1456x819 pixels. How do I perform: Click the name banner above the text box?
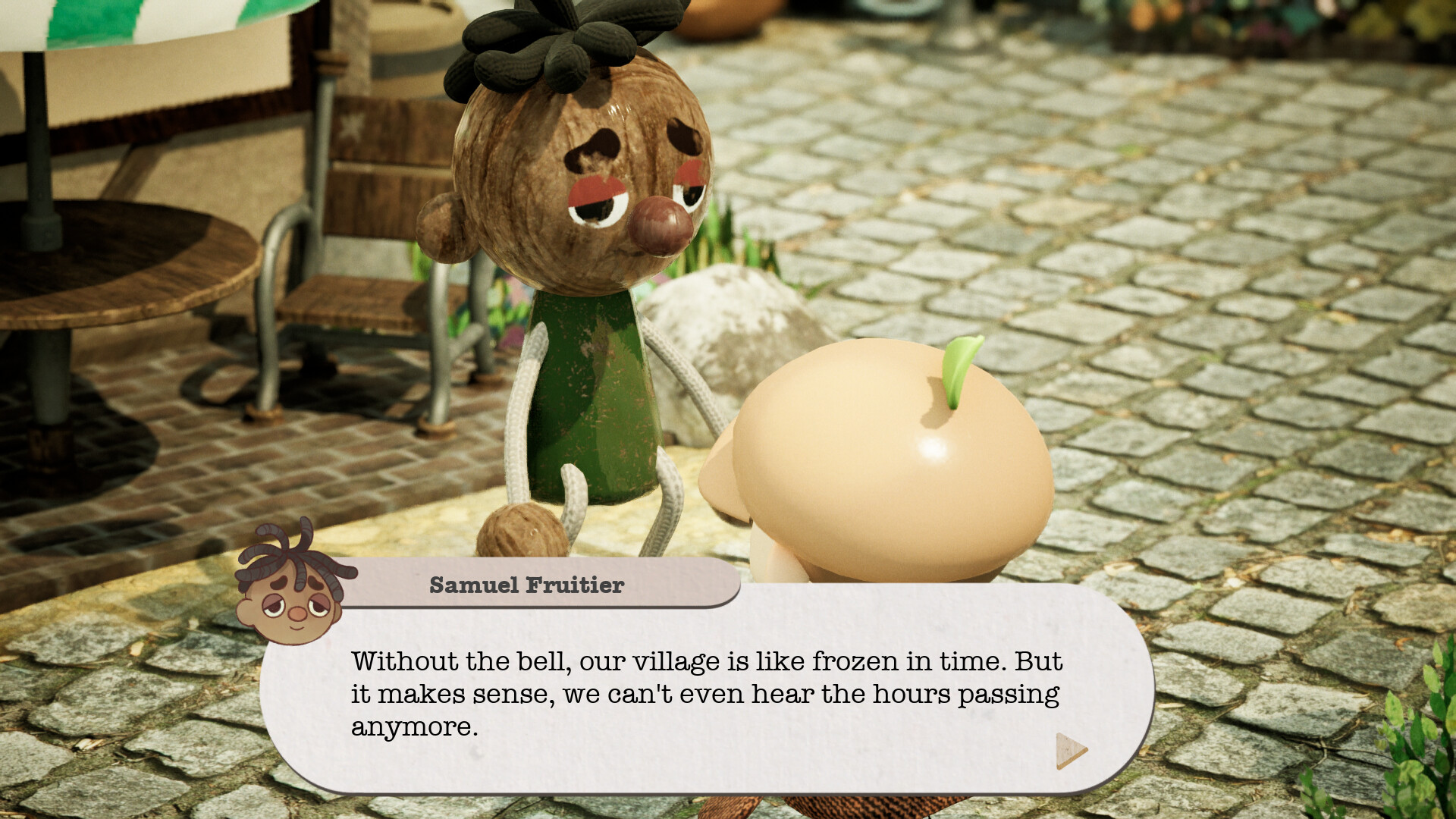526,584
